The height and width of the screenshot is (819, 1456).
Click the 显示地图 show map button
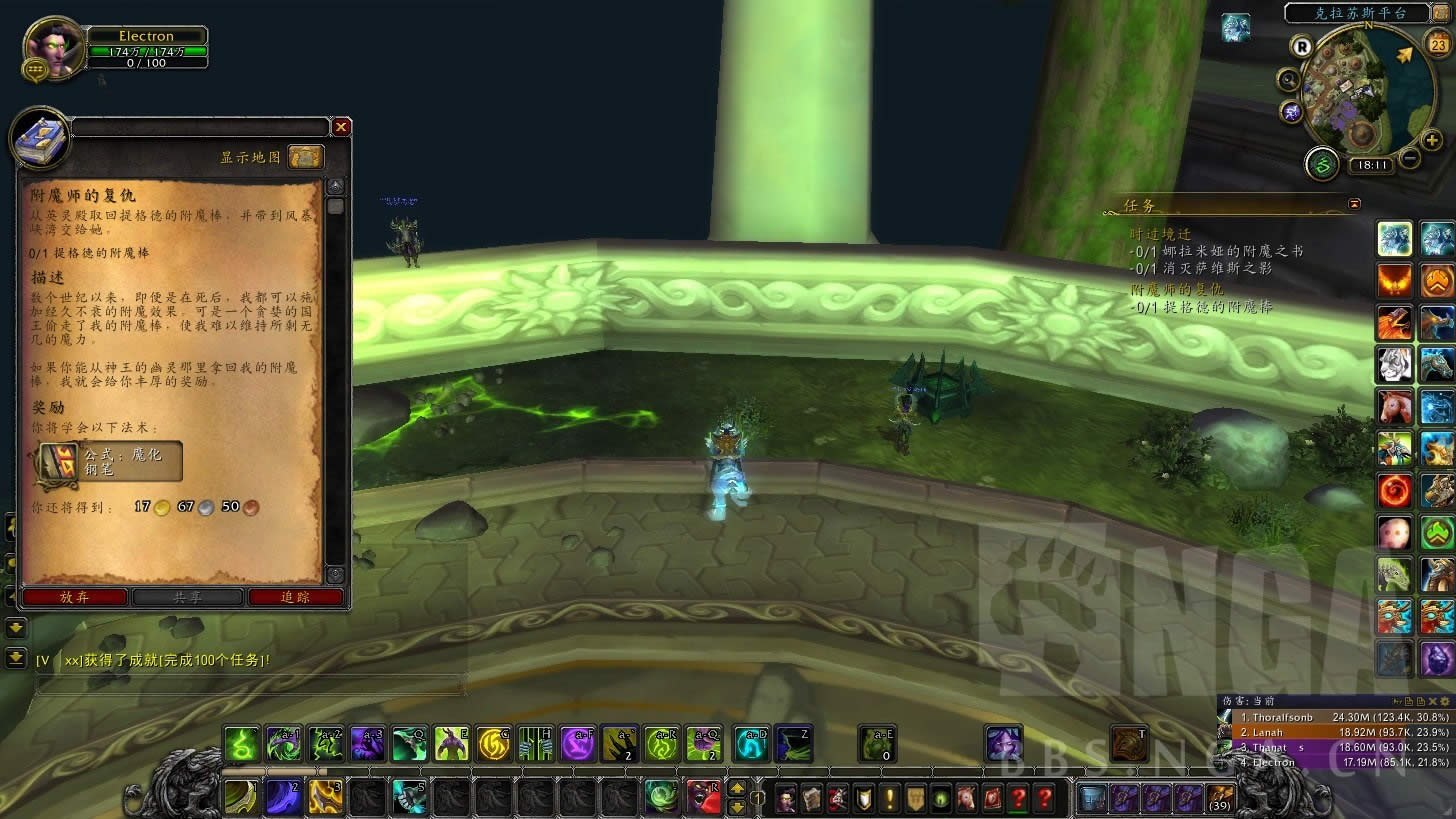pyautogui.click(x=306, y=157)
